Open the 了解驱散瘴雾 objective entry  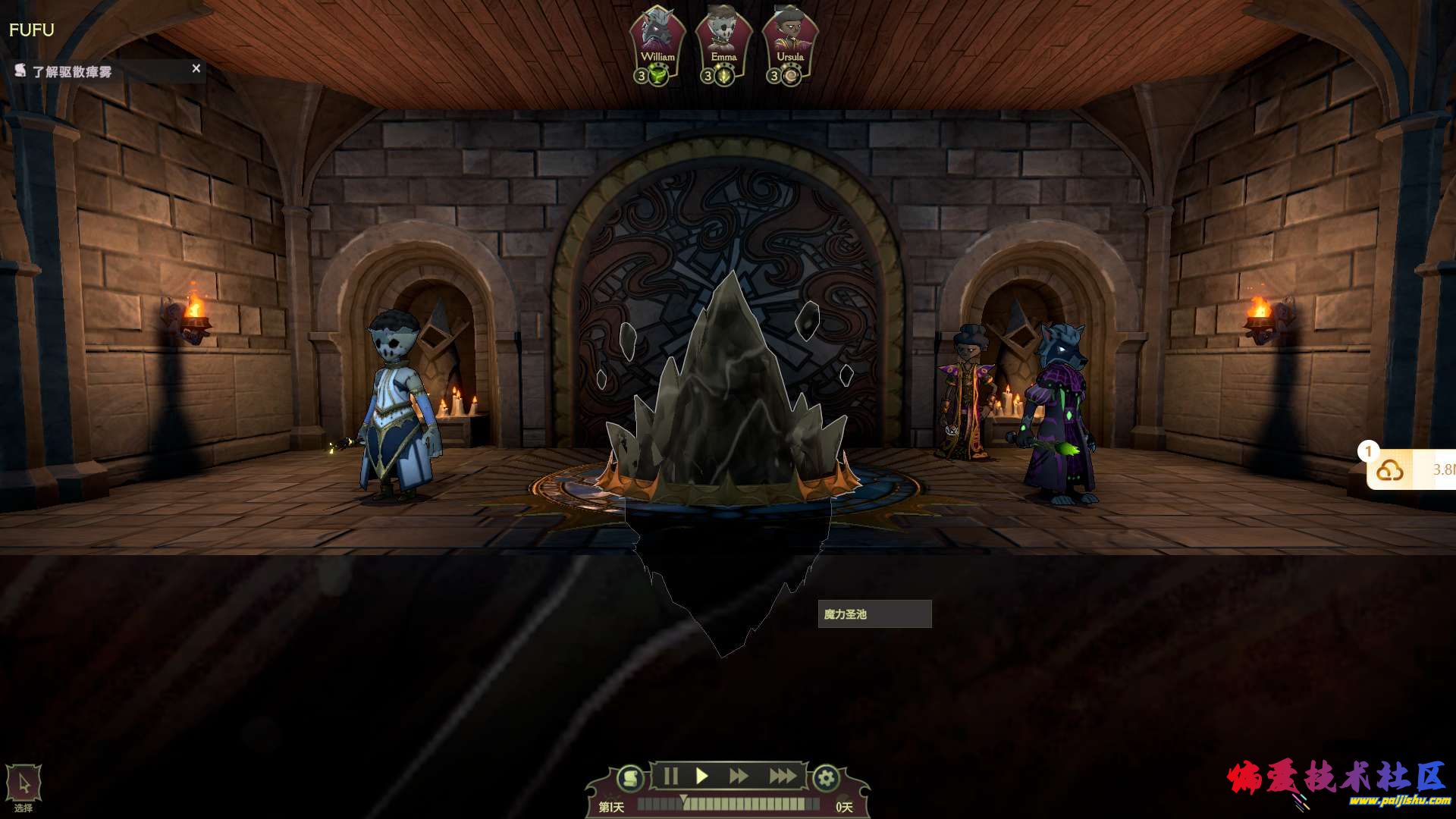[x=72, y=72]
